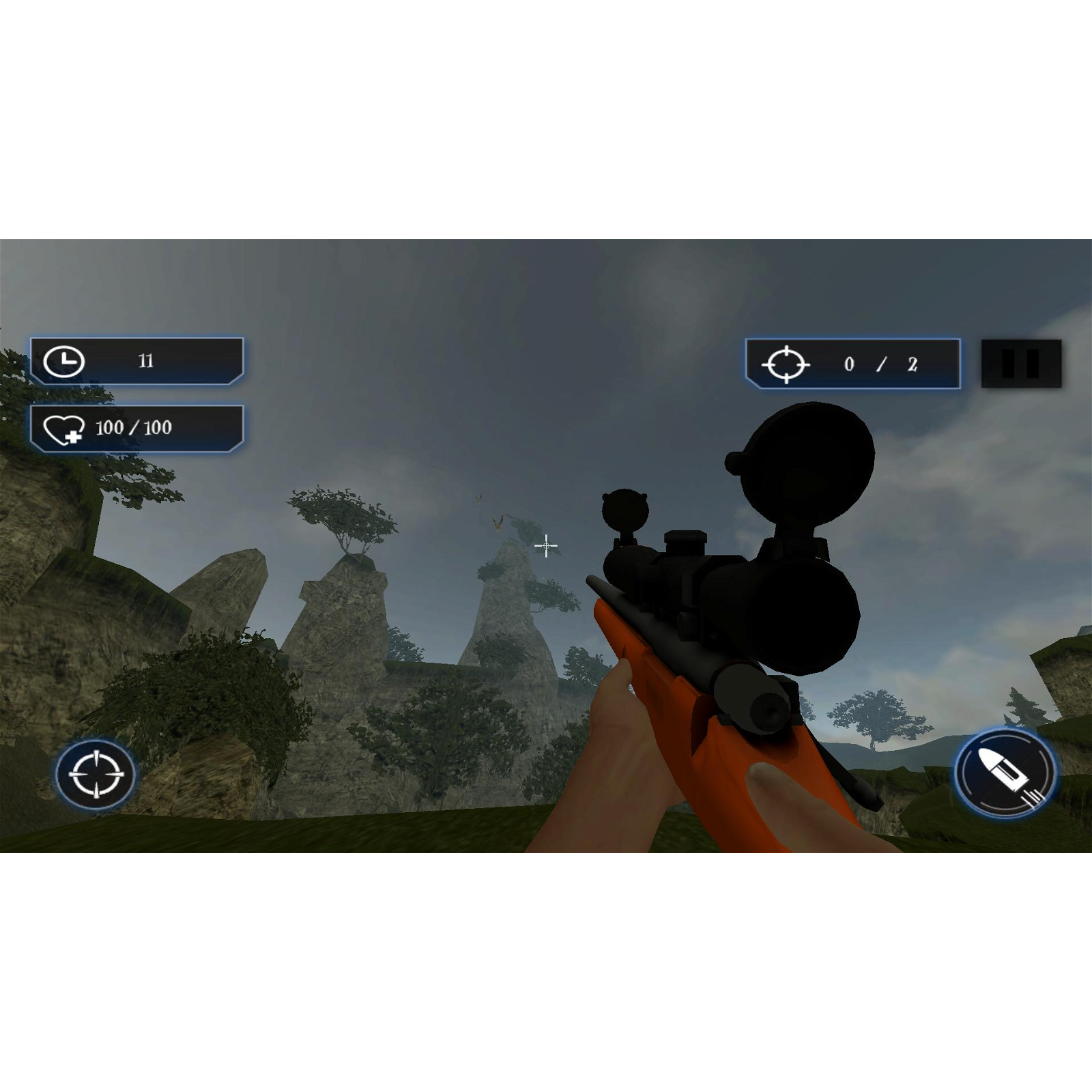
Task: Expand the health panel showing 100/100
Action: [136, 429]
